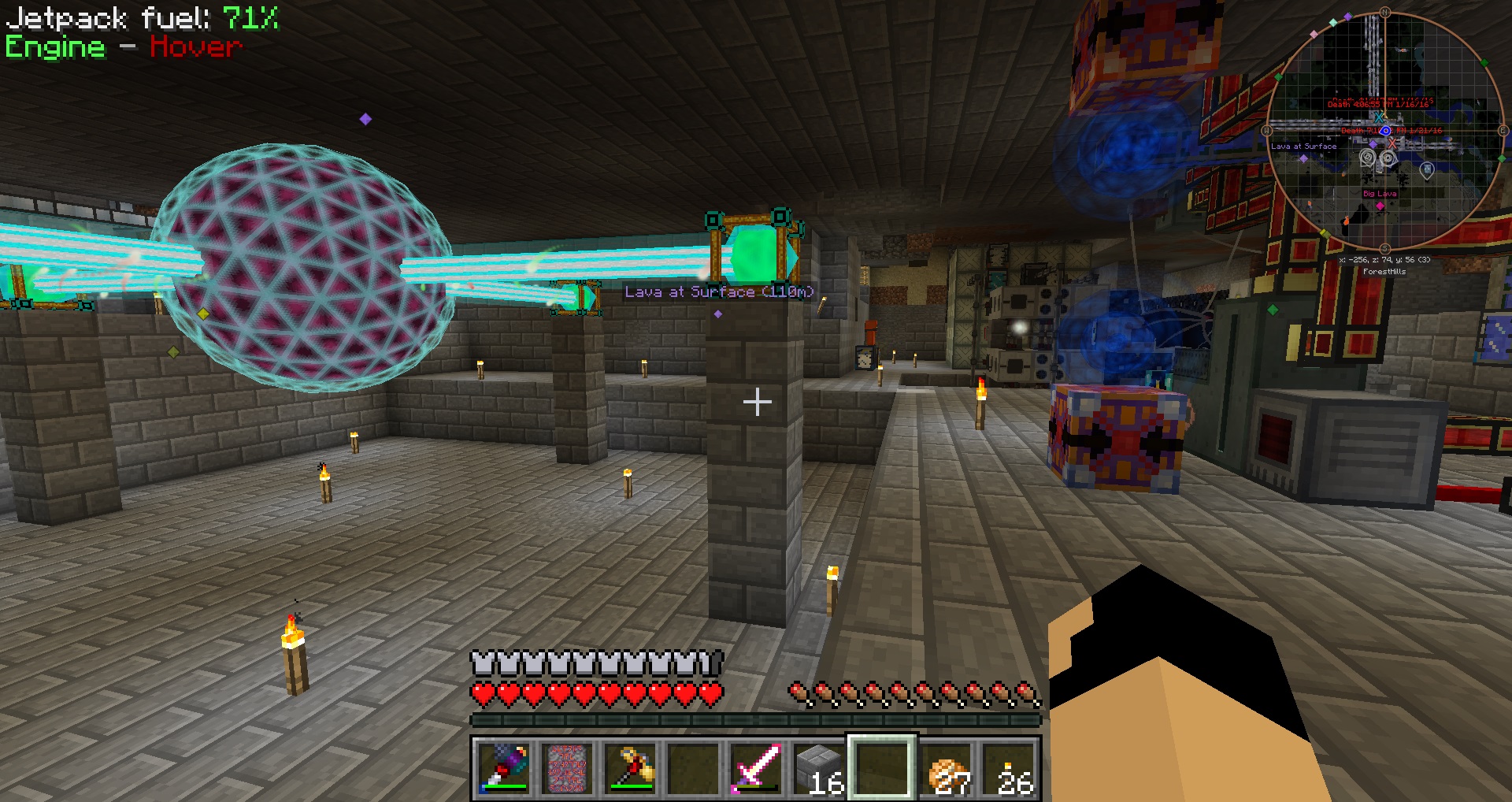The height and width of the screenshot is (802, 1512).
Task: Select the wand tool in the first hotbar slot
Action: [x=503, y=767]
